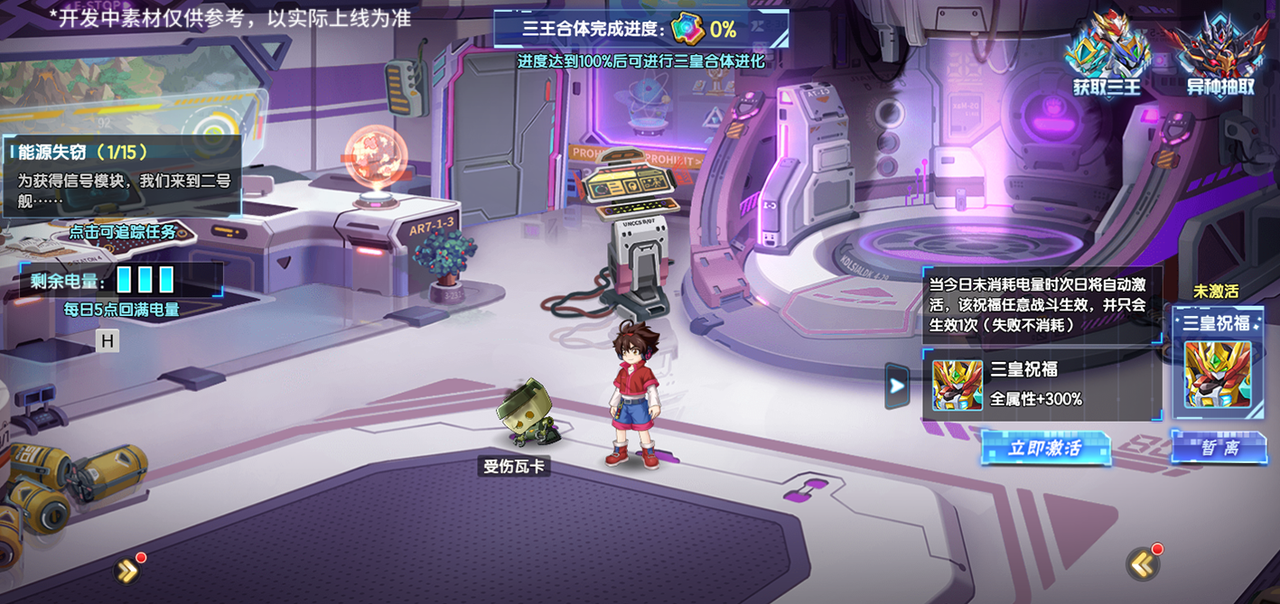Expand the bottom-left yellow double-arrow menu
Viewport: 1280px width, 604px height.
[127, 570]
